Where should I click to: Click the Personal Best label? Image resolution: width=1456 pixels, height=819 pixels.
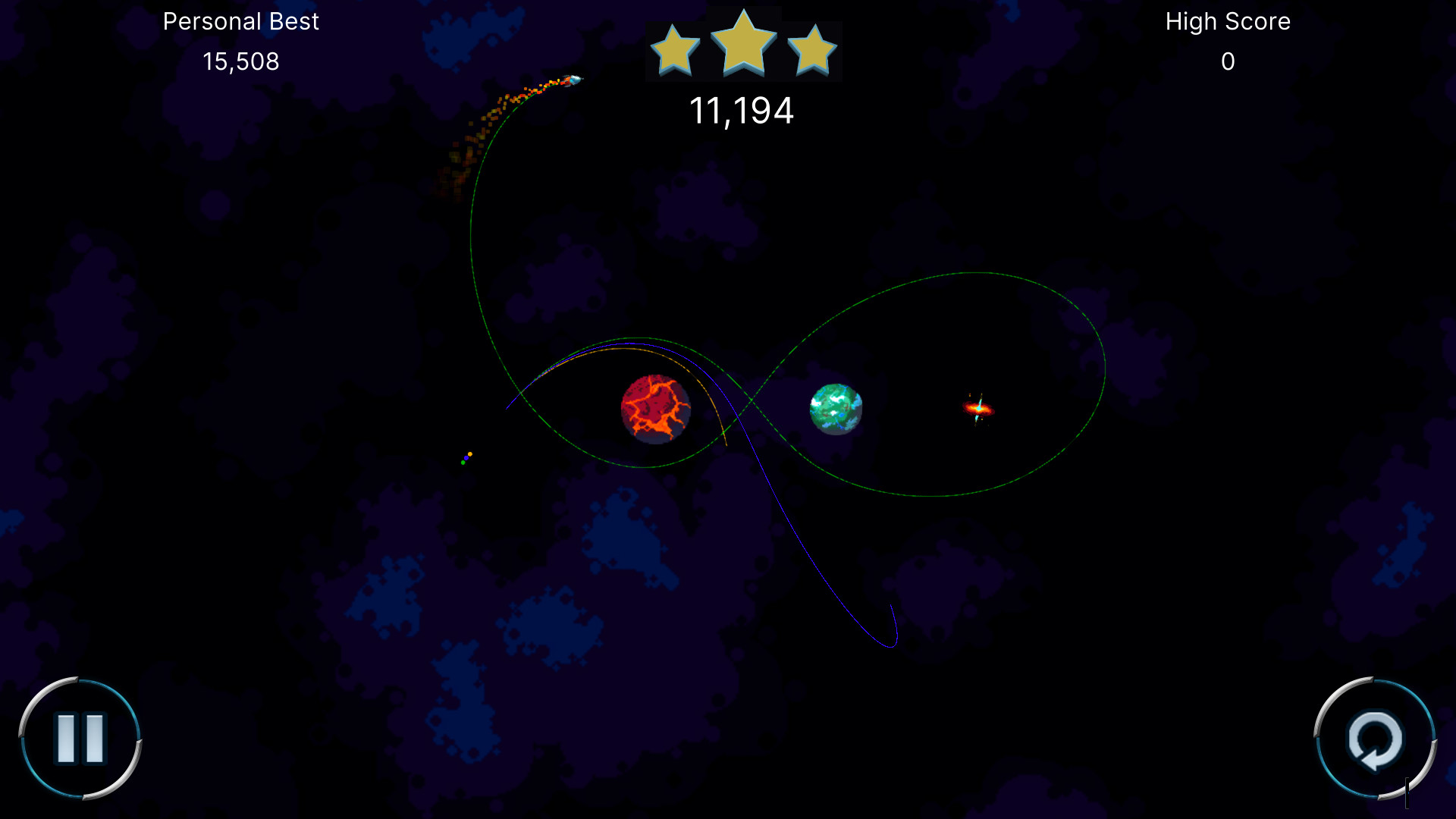click(241, 21)
